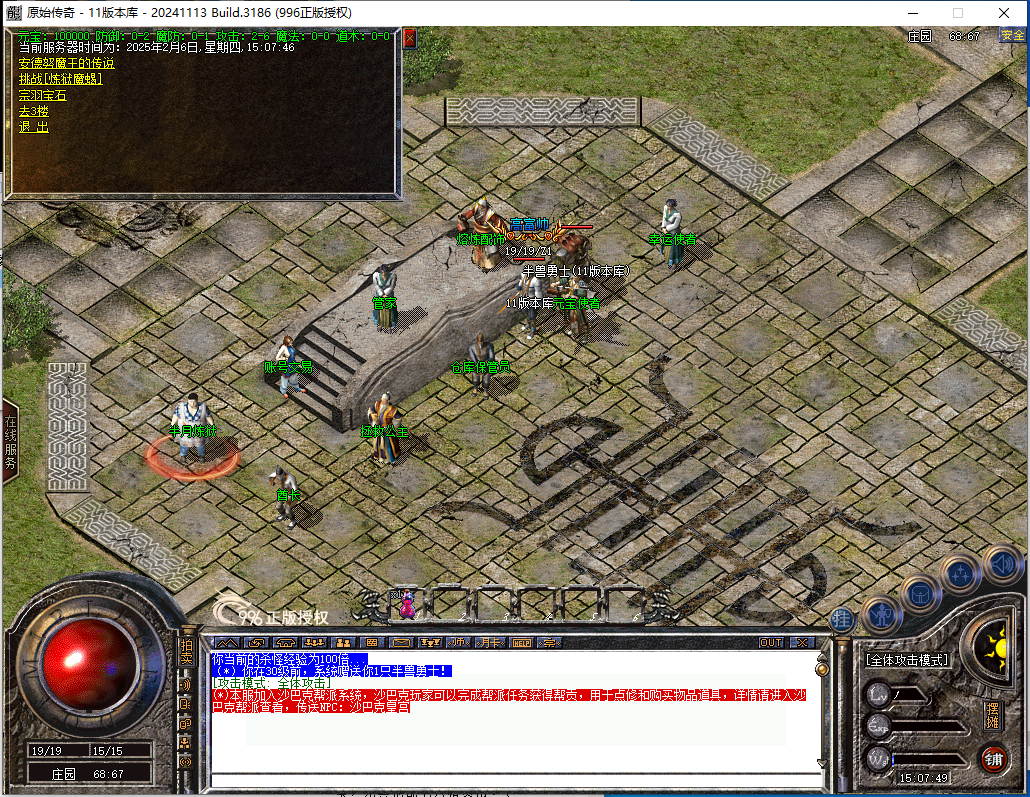
Task: Maximize the game window
Action: point(957,13)
